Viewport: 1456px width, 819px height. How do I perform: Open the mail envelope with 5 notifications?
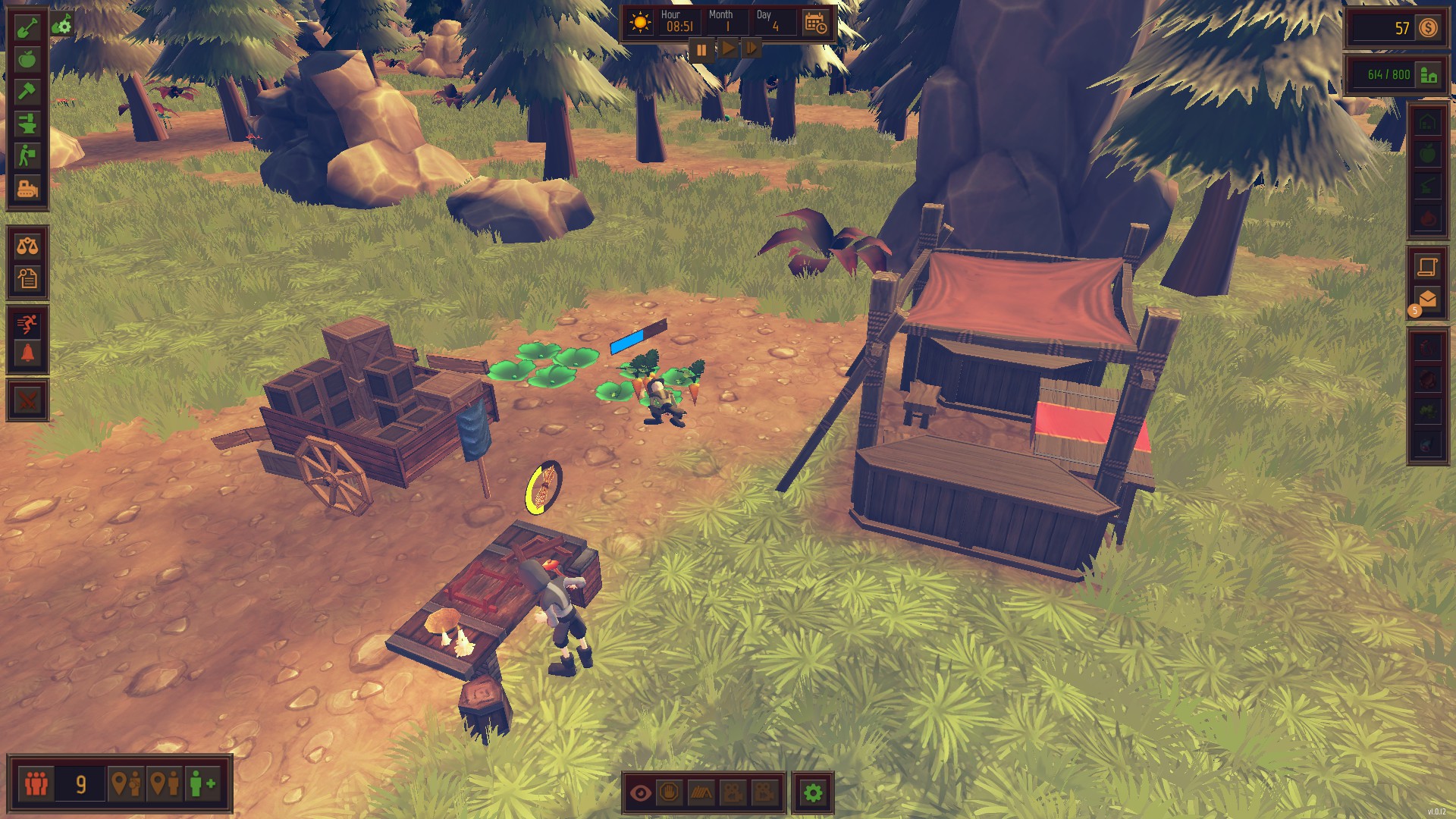click(1426, 300)
